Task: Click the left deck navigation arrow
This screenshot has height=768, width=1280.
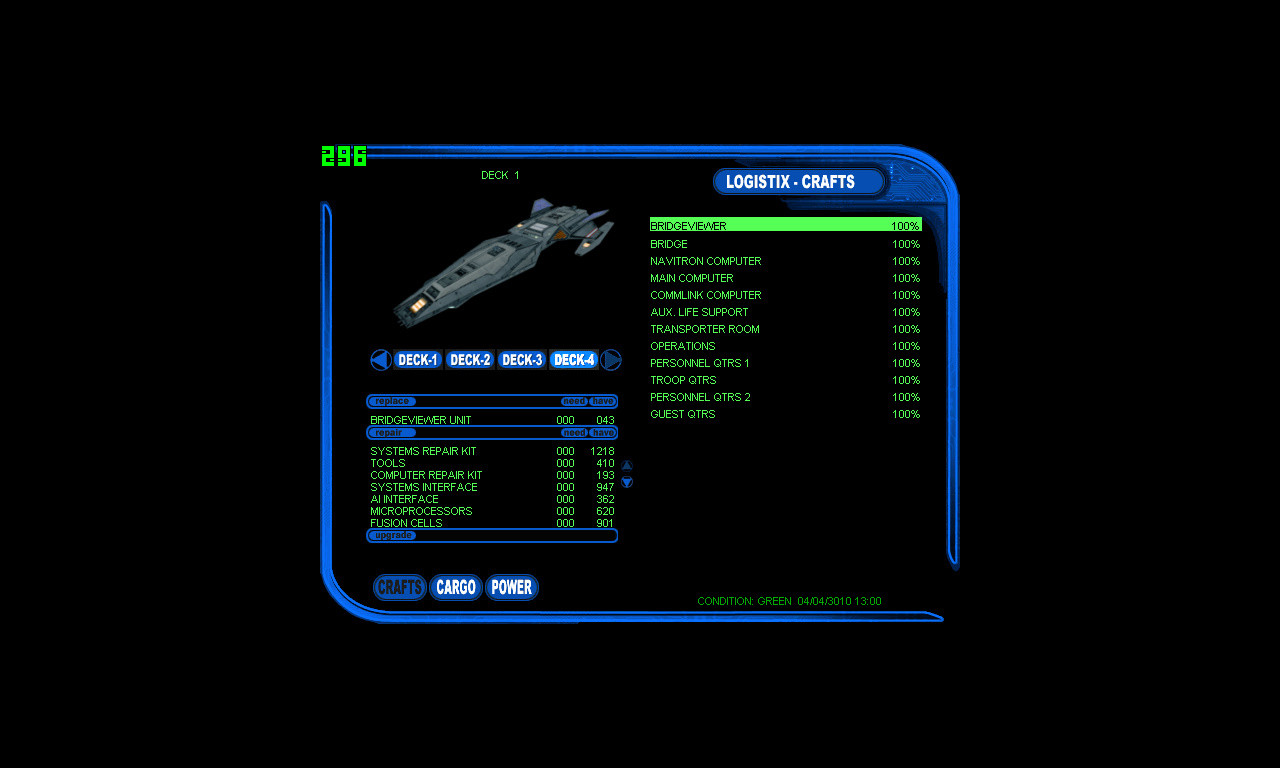Action: coord(381,359)
